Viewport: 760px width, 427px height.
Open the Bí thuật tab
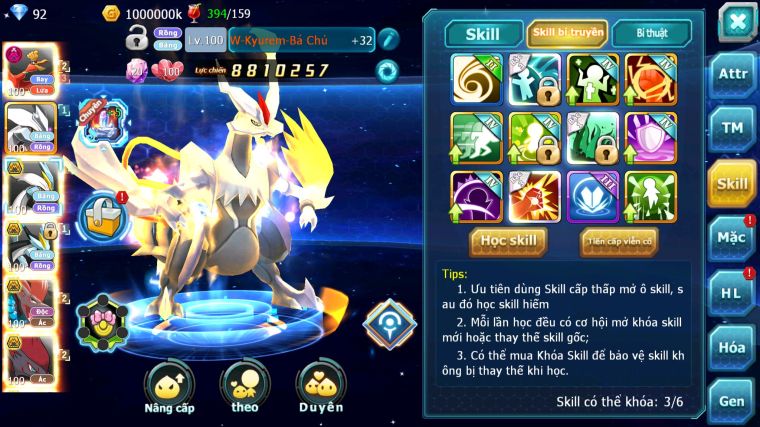click(x=650, y=33)
